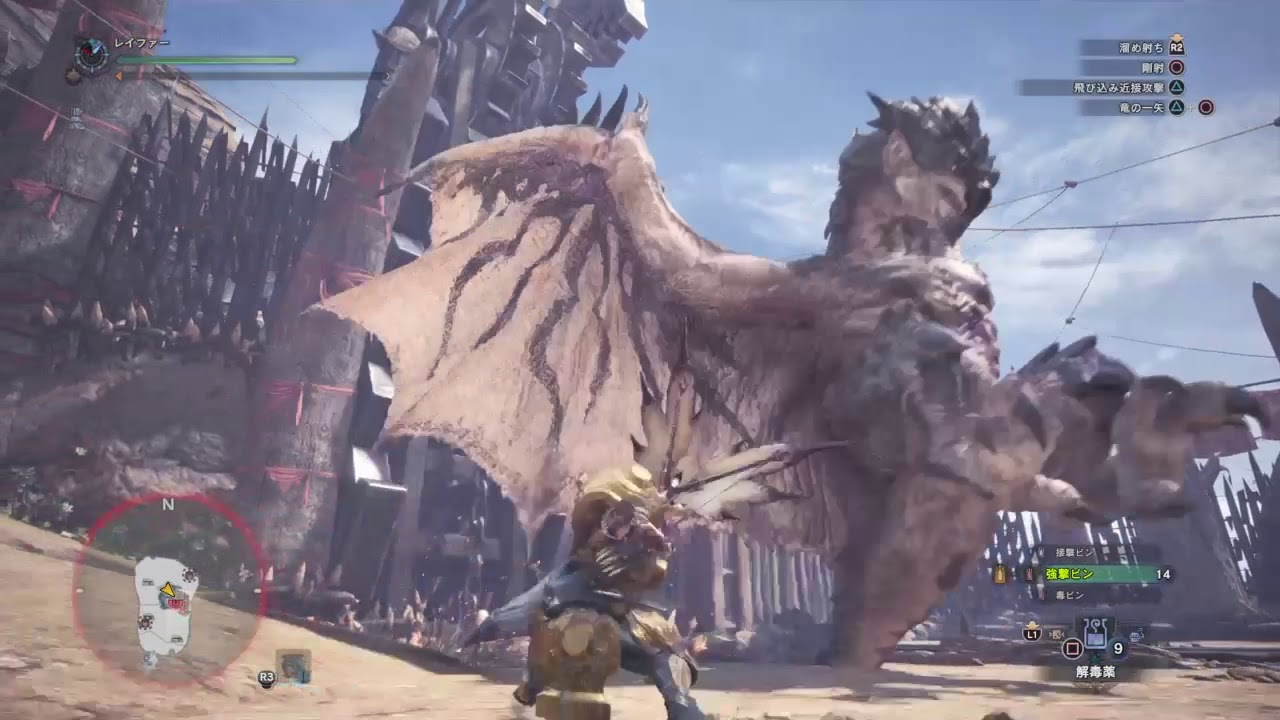The height and width of the screenshot is (720, 1280).
Task: Click the yellow coating bottle icon
Action: pyautogui.click(x=999, y=575)
